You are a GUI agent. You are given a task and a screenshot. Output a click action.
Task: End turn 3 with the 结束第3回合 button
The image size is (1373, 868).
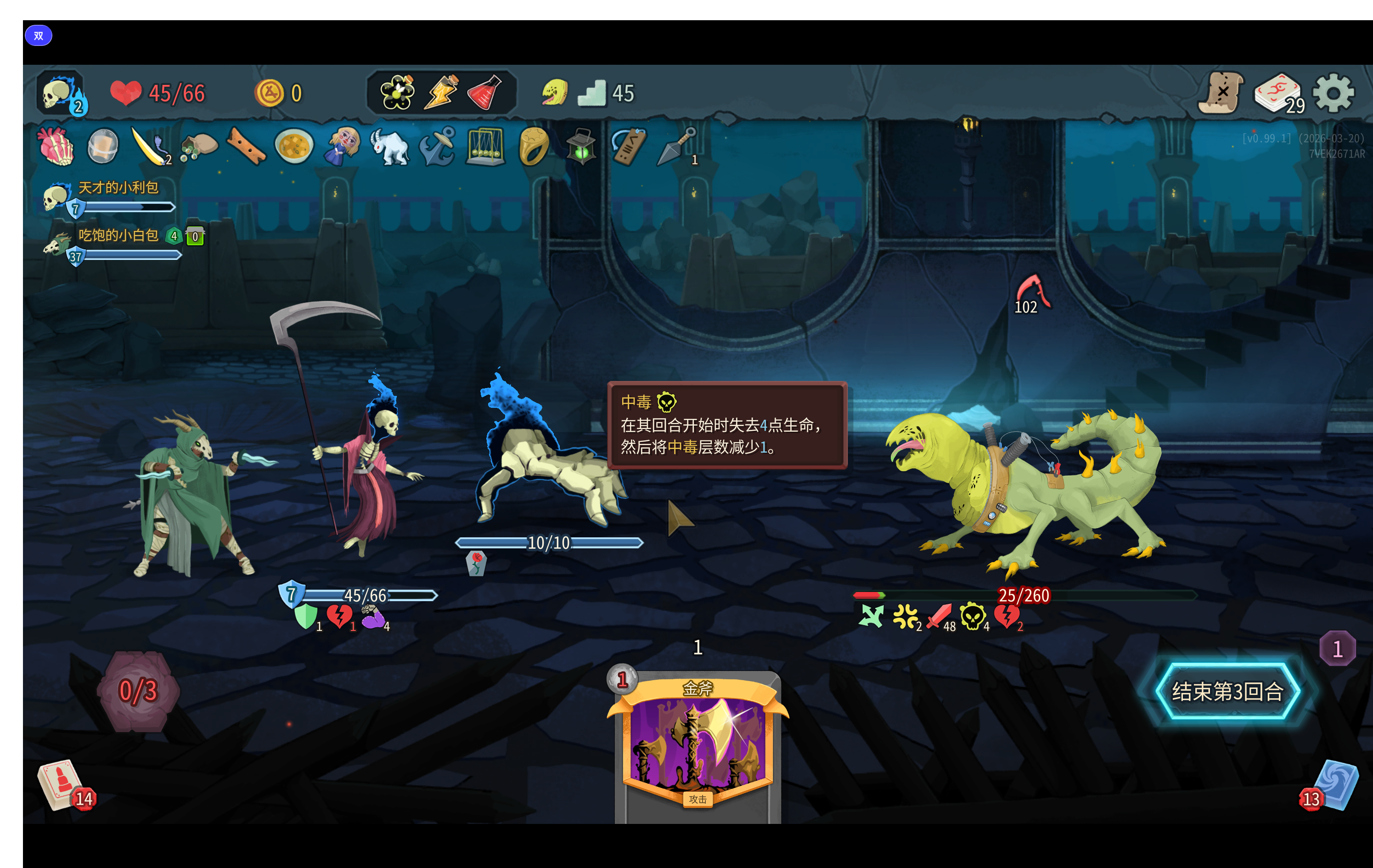[1227, 691]
